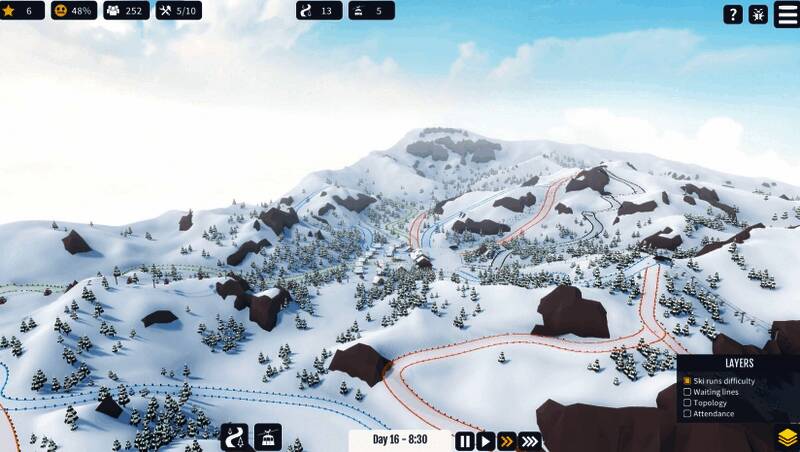Pause the game simulation
The width and height of the screenshot is (800, 452).
pyautogui.click(x=465, y=440)
